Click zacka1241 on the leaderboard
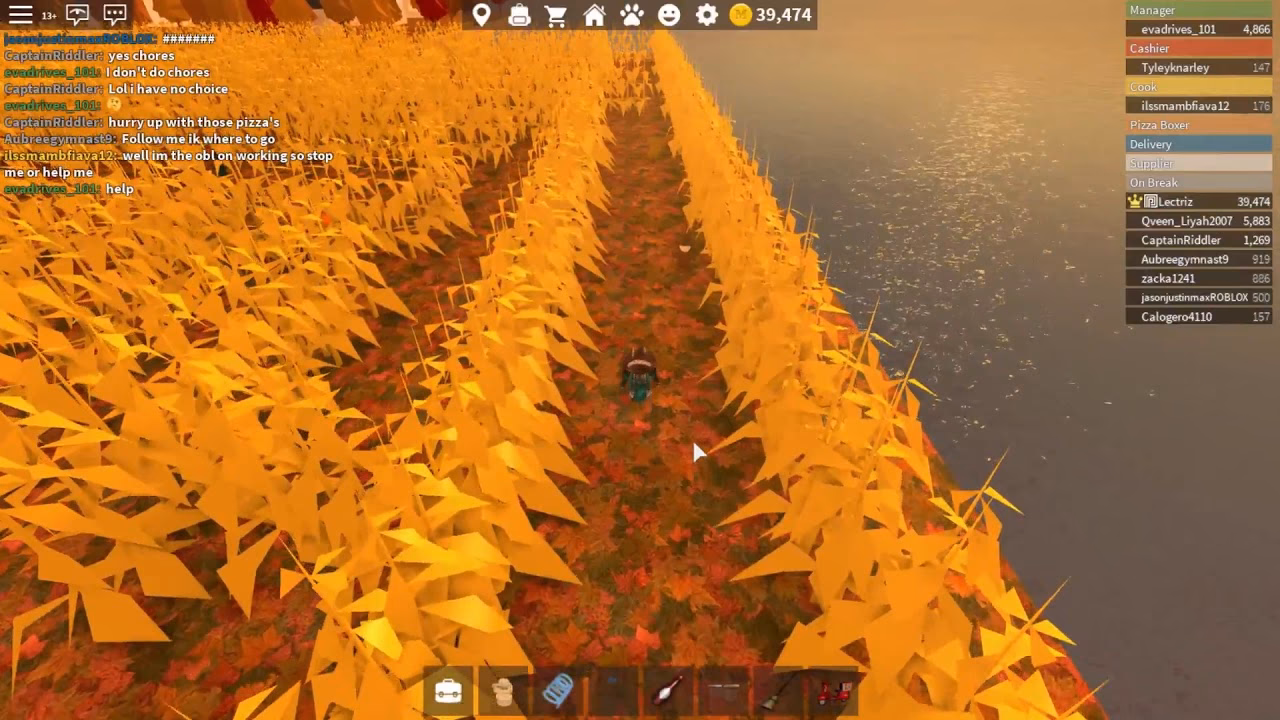 click(1167, 279)
